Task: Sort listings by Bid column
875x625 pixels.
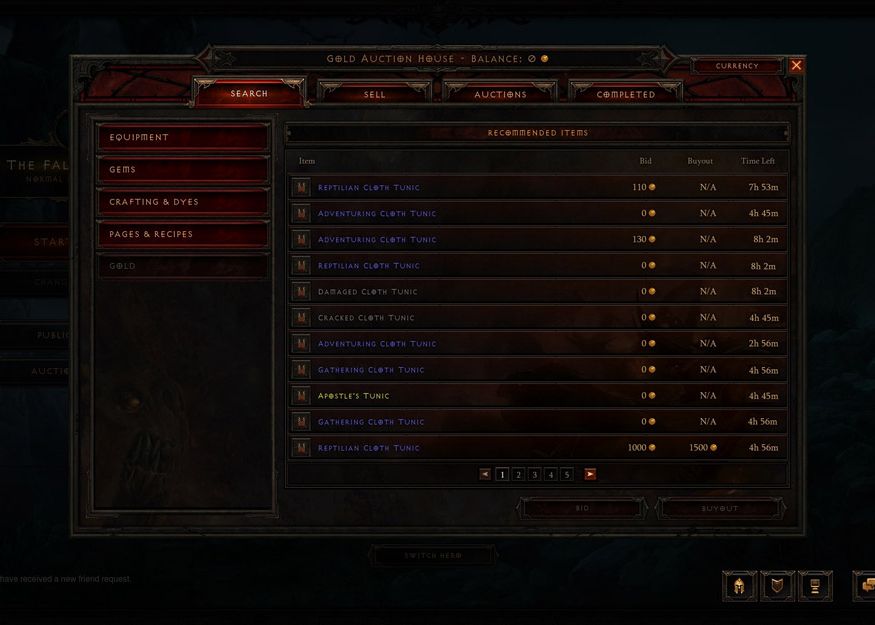Action: [x=645, y=161]
